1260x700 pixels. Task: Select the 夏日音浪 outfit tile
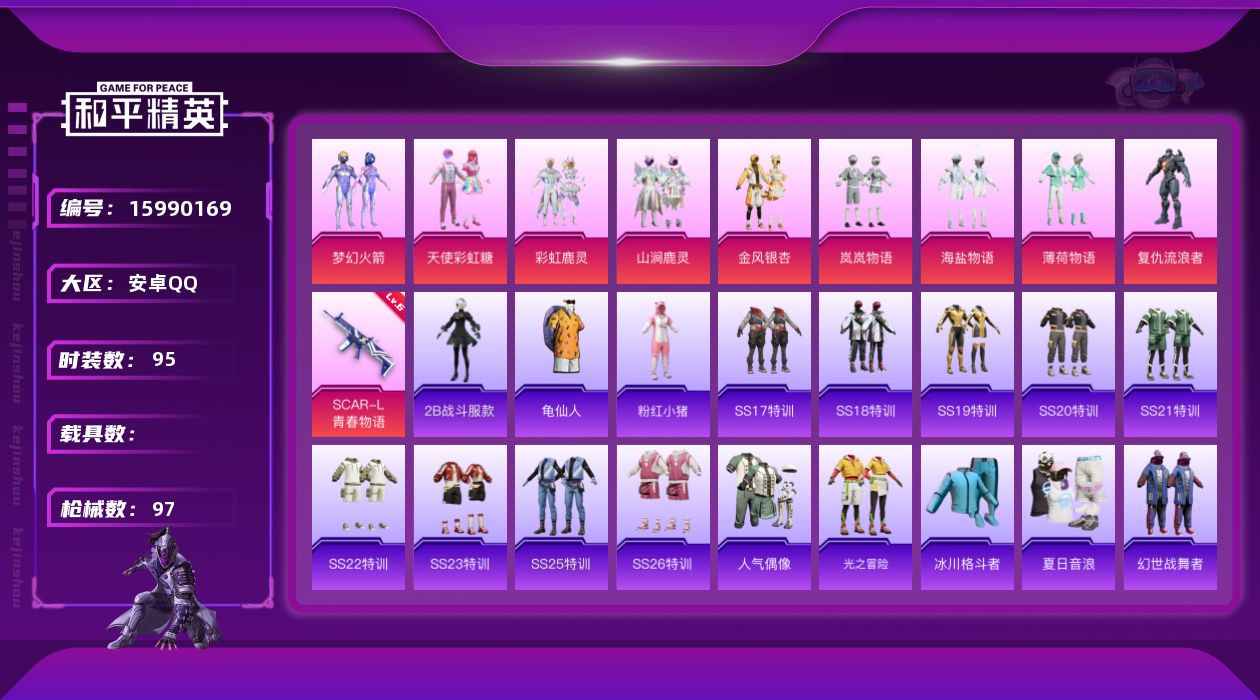(x=1068, y=517)
